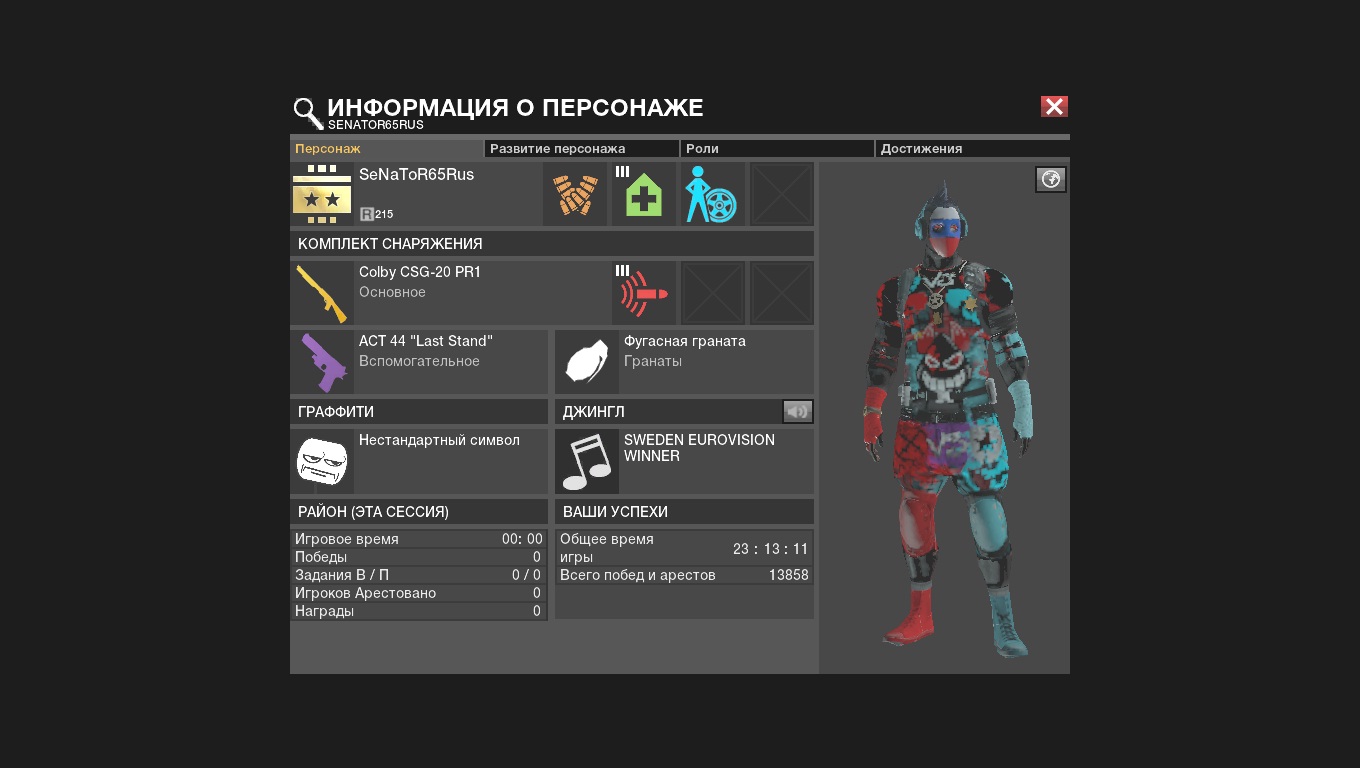Open the Нестандартный символ graffiti slot
The height and width of the screenshot is (768, 1360).
419,461
